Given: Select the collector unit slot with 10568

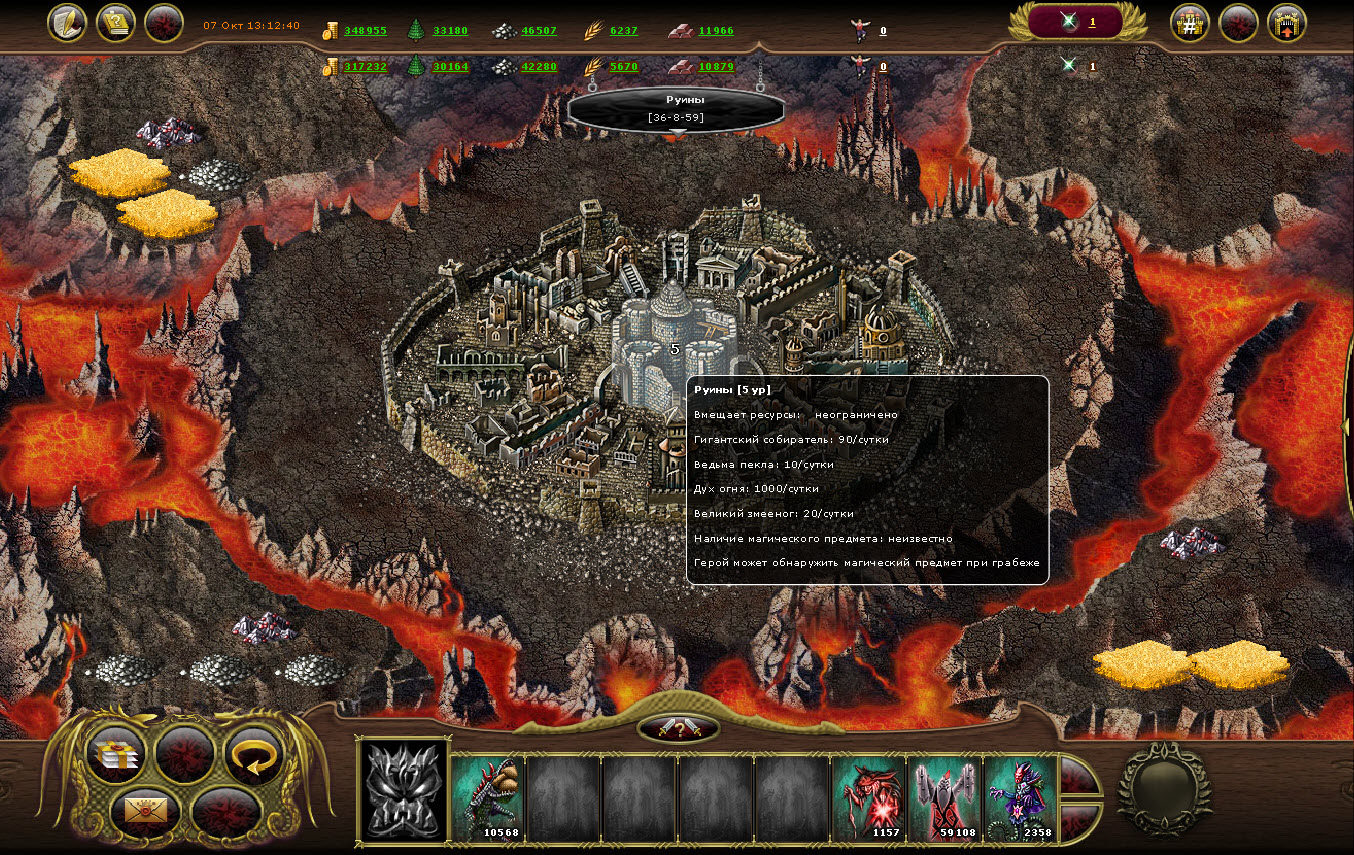Looking at the screenshot, I should (x=488, y=798).
